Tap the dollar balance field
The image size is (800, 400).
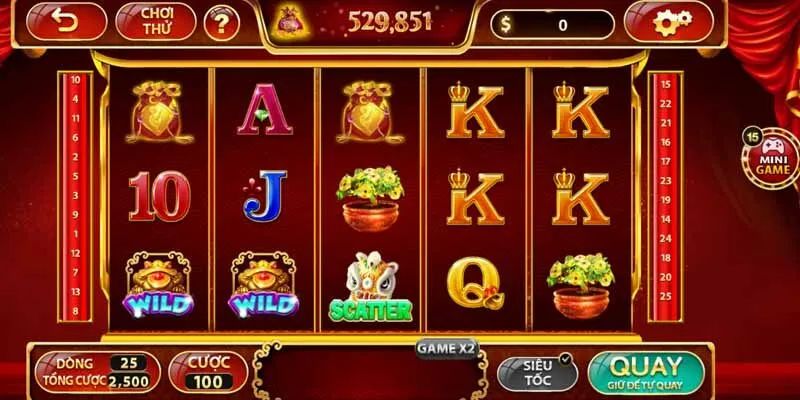[x=552, y=24]
